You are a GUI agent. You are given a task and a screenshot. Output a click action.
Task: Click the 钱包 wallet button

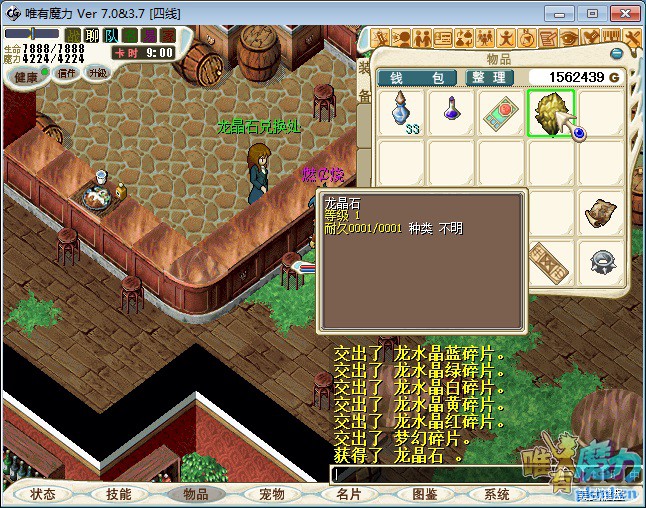click(416, 77)
